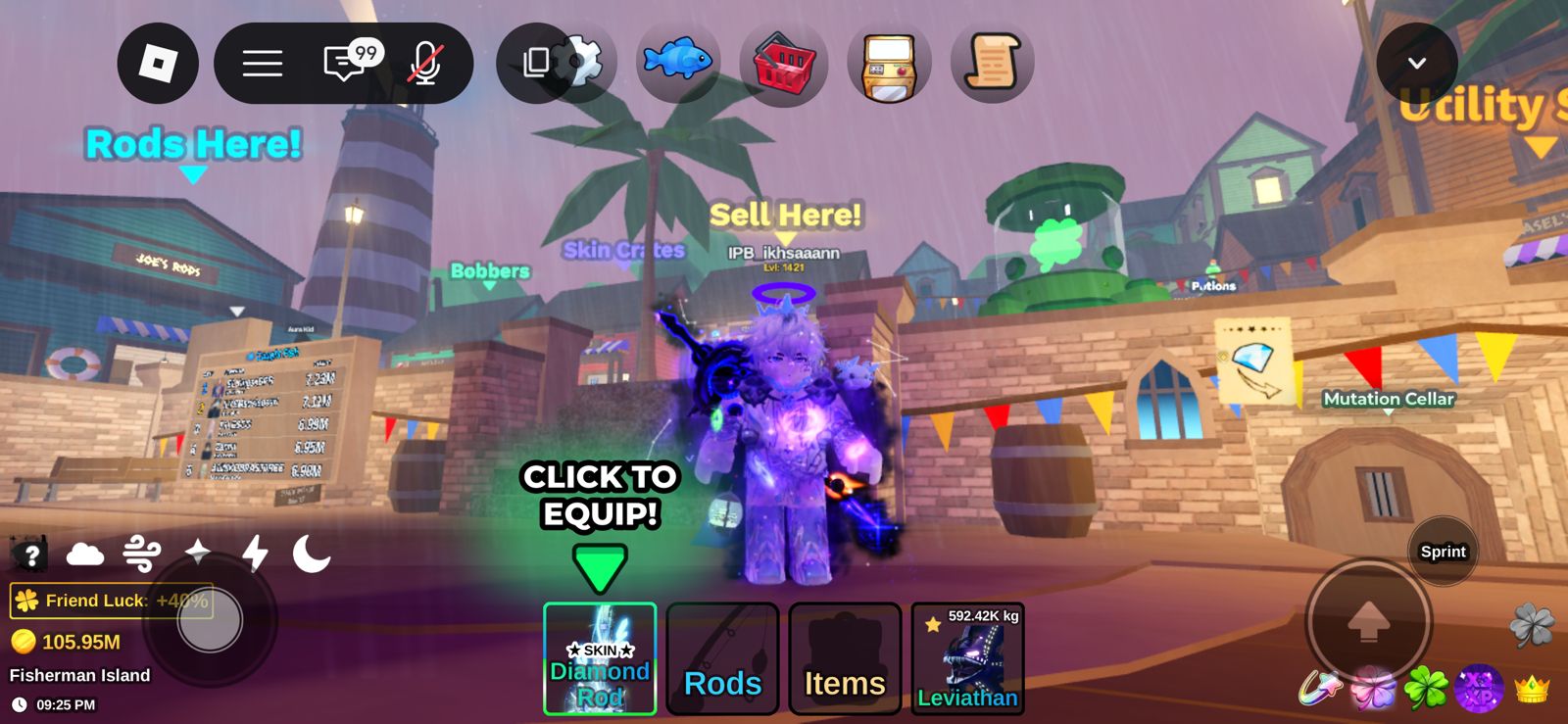Click the green four-leaf clover boost
Viewport: 1568px width, 724px height.
pos(1426,688)
